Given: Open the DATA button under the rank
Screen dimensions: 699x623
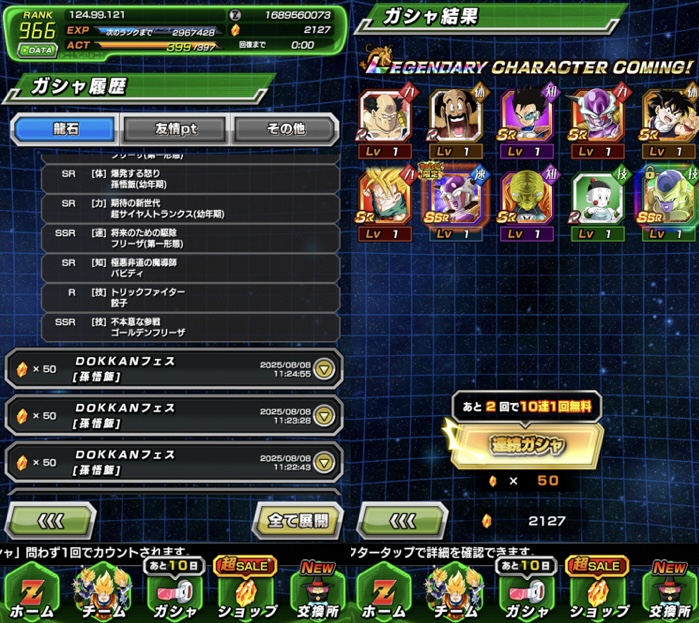Looking at the screenshot, I should 36,48.
